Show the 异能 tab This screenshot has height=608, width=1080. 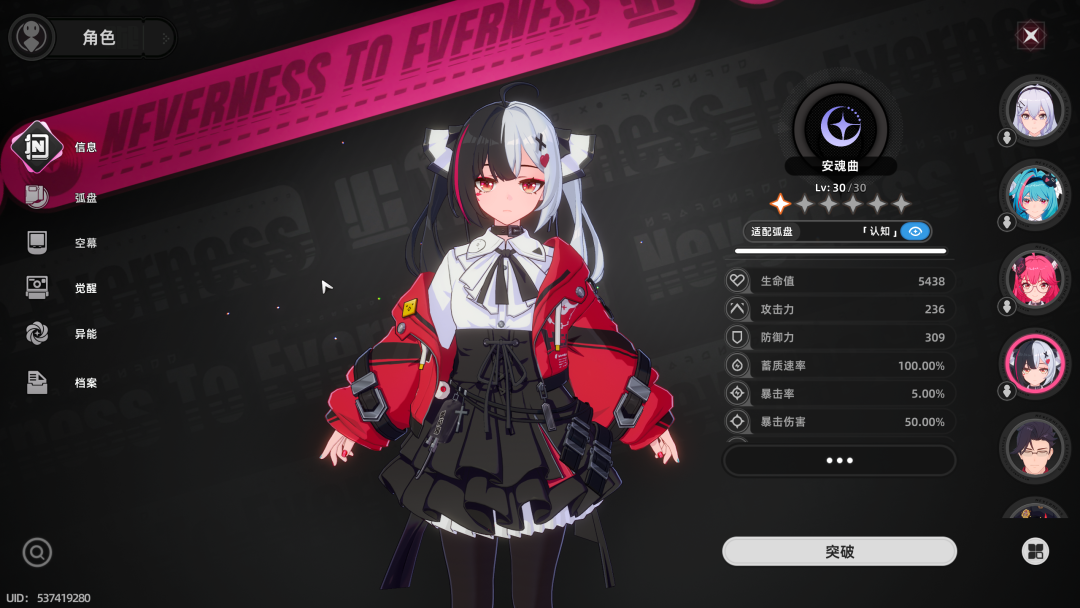pos(60,334)
